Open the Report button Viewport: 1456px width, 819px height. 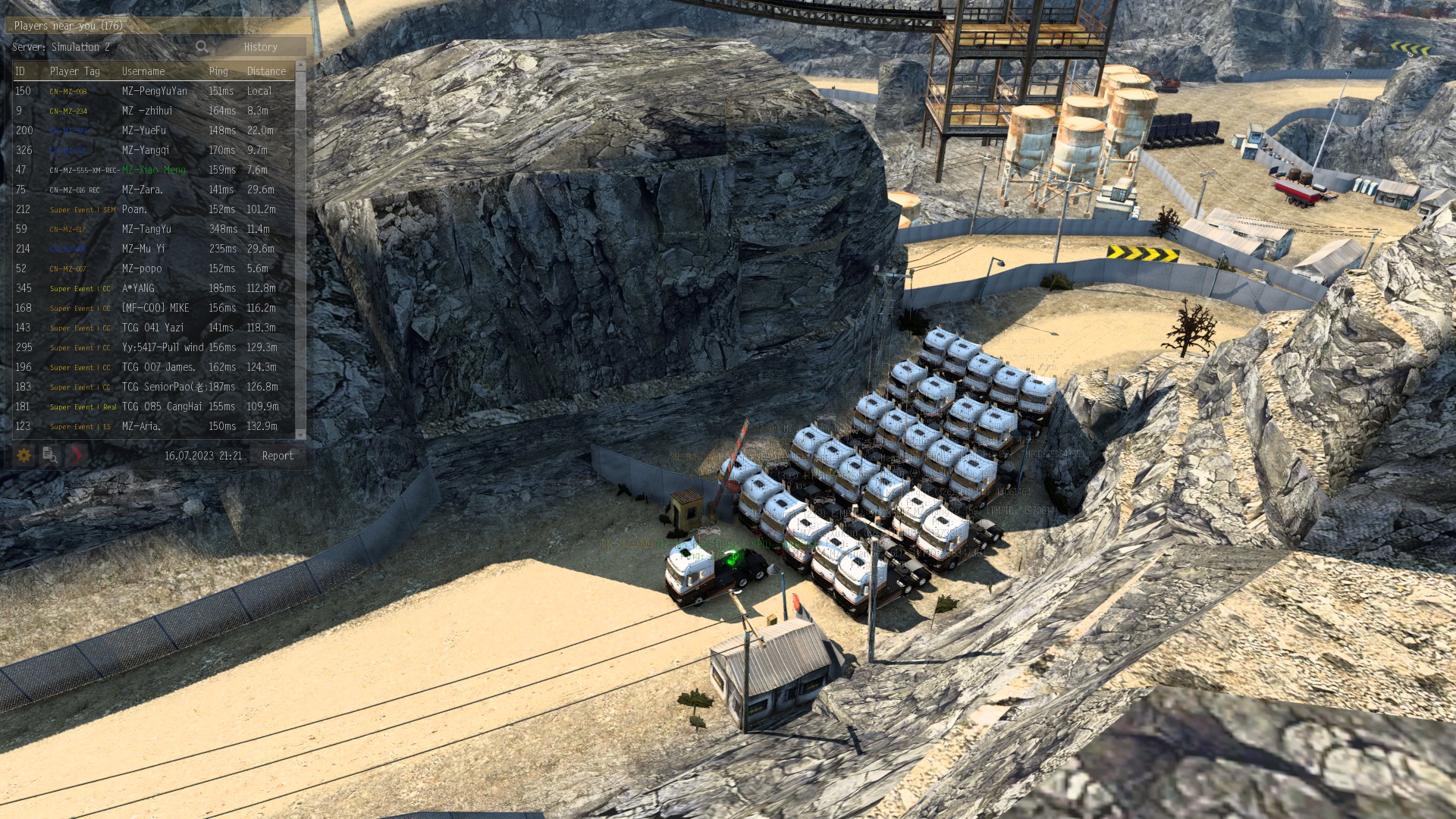click(277, 456)
